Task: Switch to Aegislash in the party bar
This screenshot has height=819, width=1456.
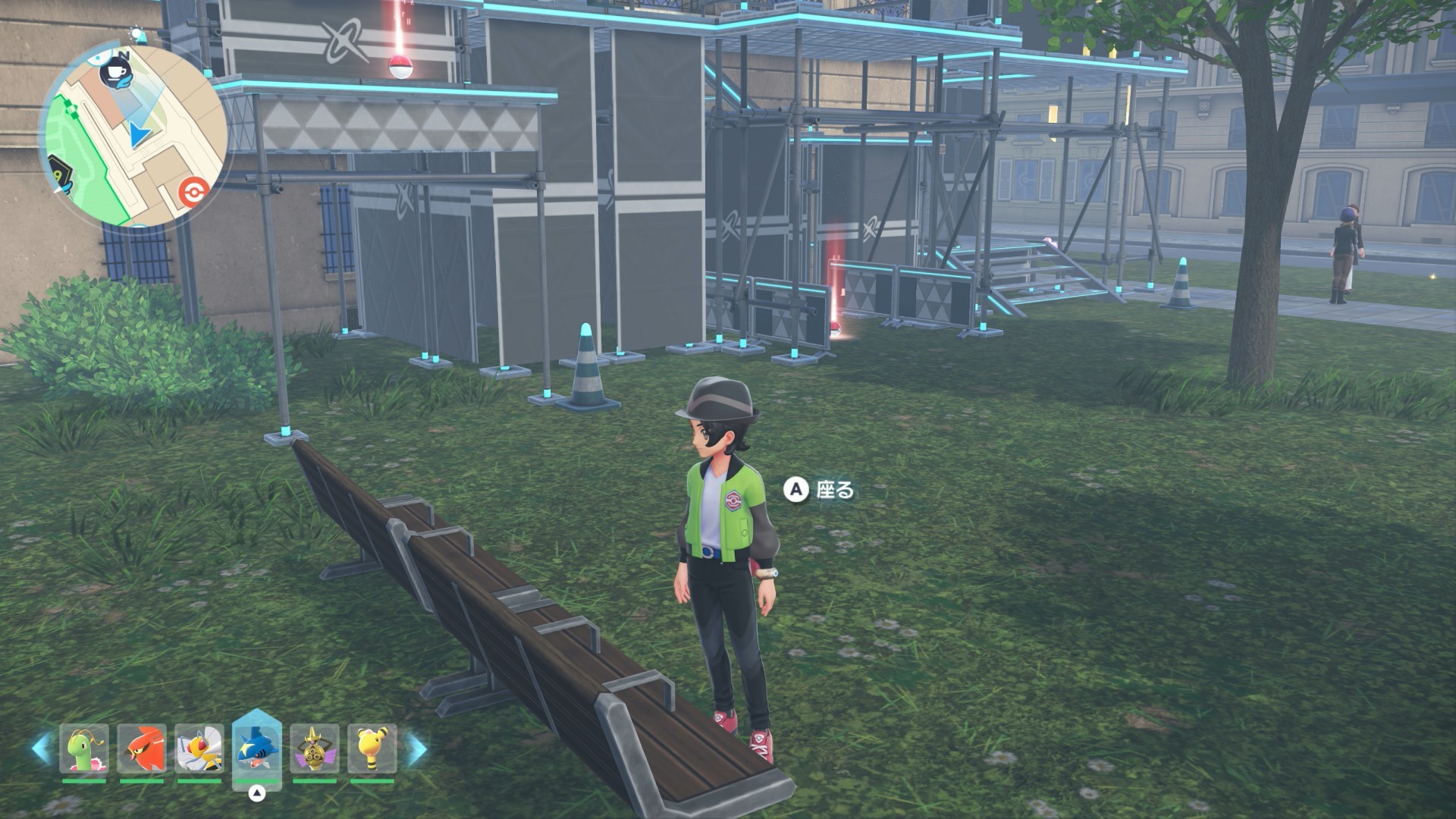Action: [314, 749]
